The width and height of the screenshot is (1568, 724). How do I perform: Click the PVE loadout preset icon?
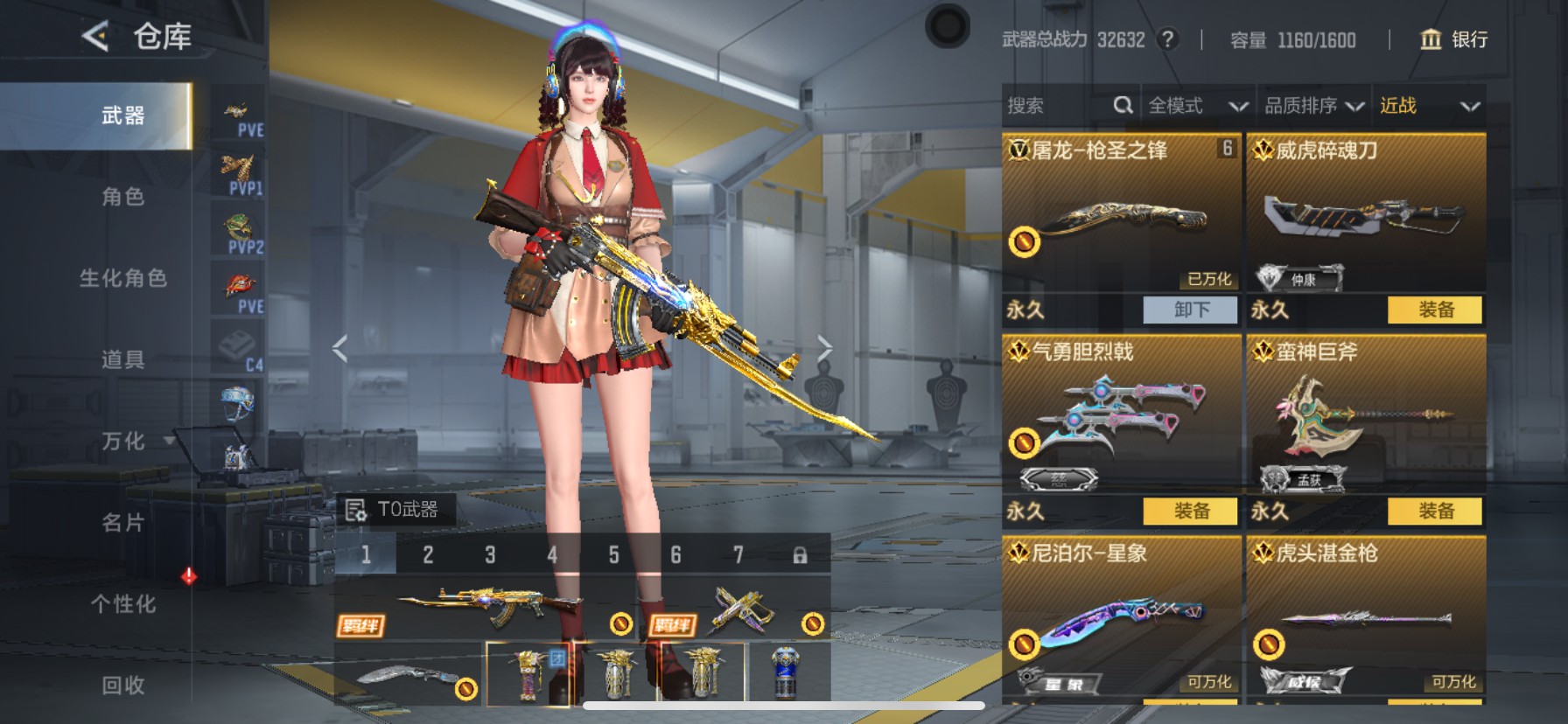(x=237, y=110)
